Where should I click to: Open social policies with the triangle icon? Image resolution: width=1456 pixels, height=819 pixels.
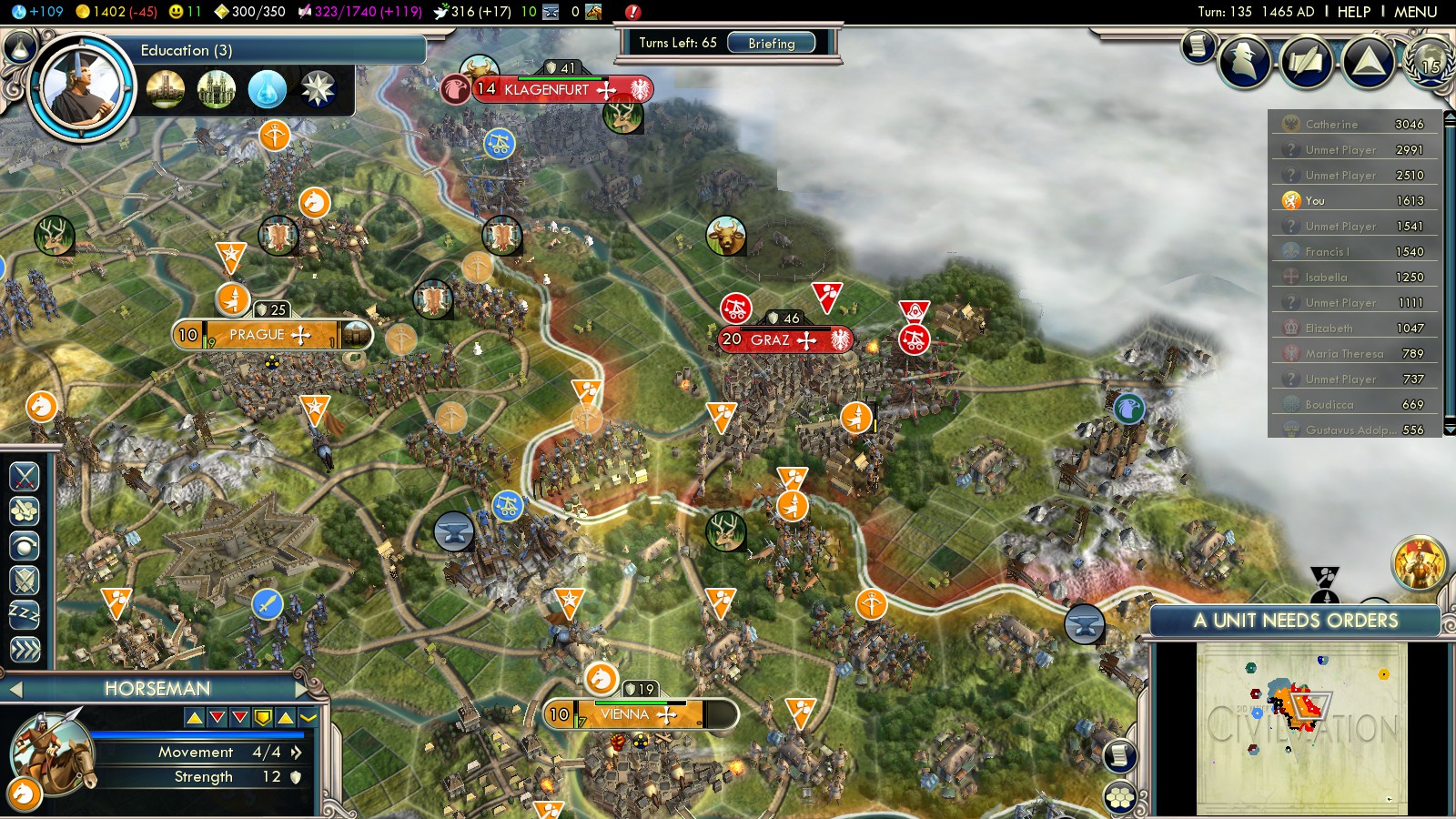(1368, 61)
